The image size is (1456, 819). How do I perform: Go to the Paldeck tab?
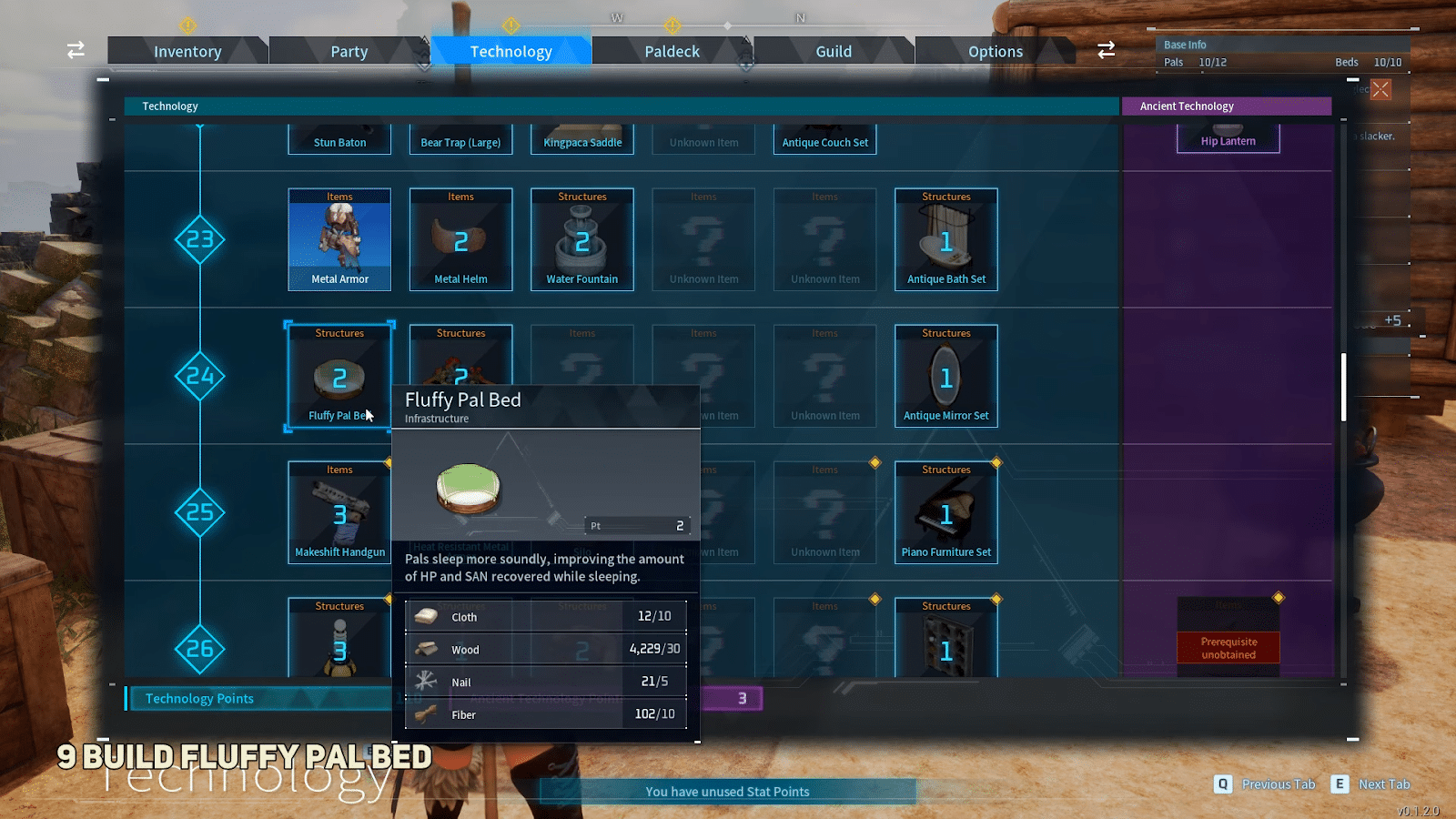click(x=672, y=51)
